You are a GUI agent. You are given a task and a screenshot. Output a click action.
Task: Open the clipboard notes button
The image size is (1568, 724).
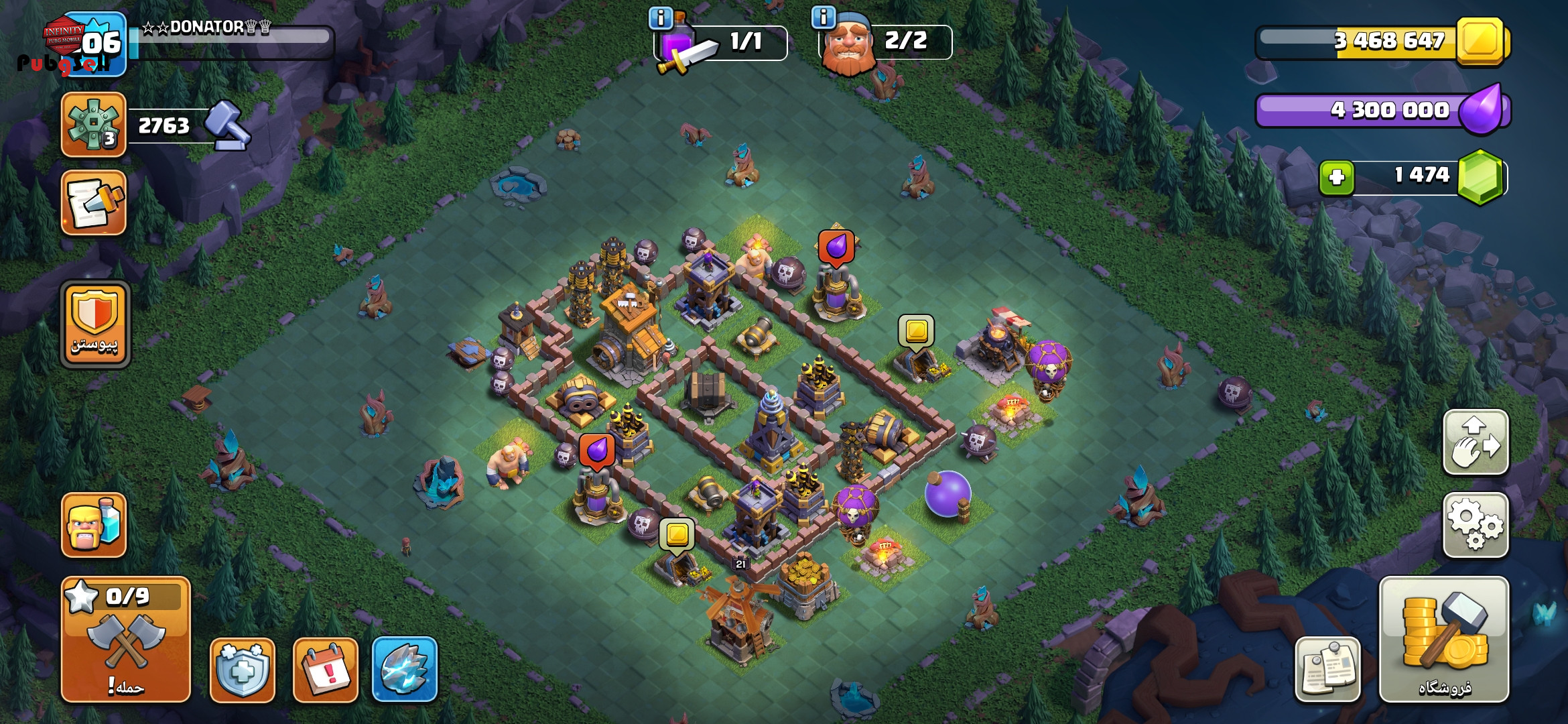pos(1327,669)
